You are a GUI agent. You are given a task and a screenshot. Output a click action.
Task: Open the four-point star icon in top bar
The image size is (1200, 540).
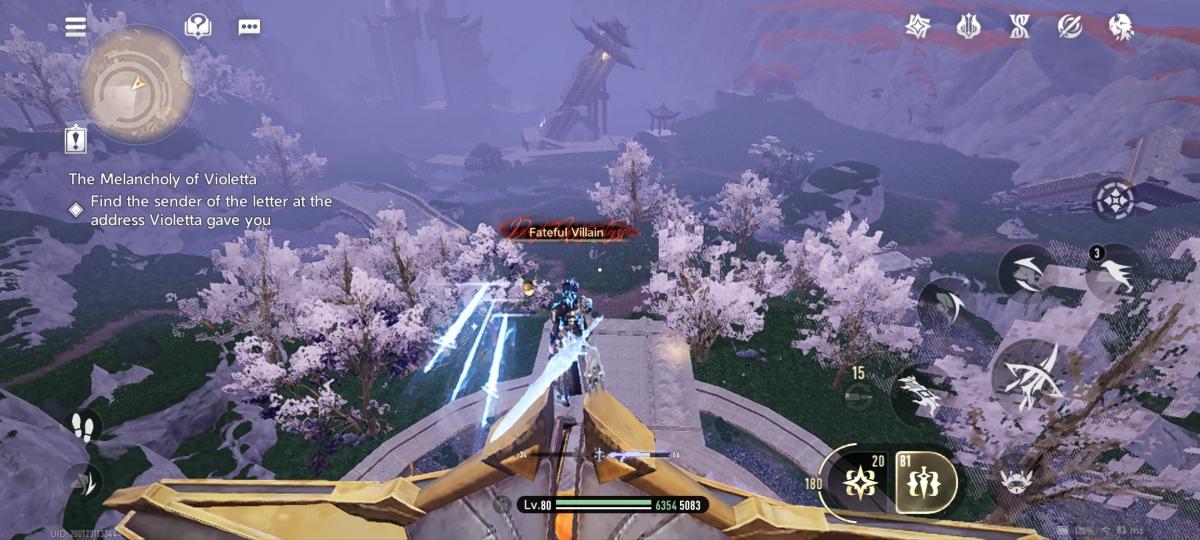pos(918,27)
